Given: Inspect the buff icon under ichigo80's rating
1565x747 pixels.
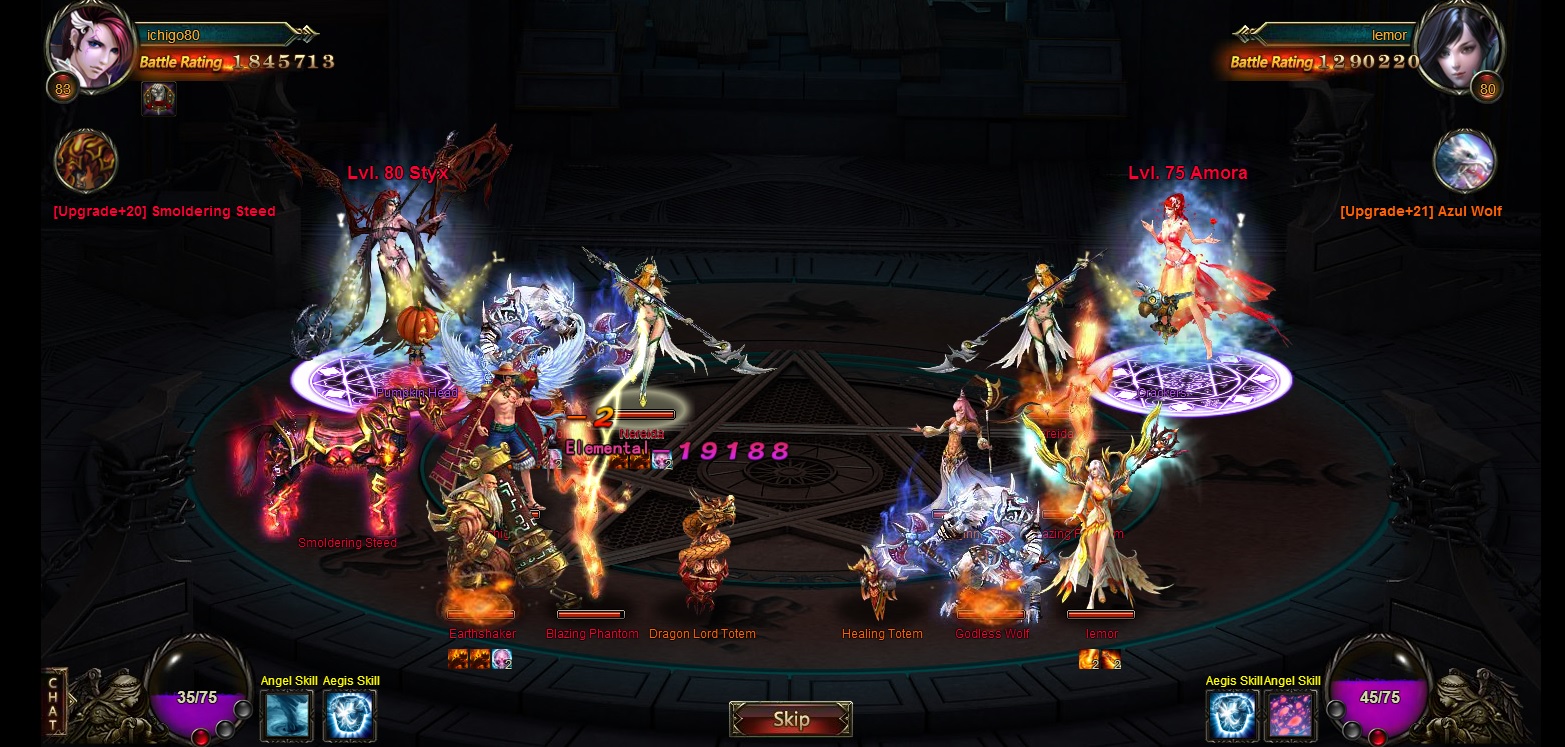Looking at the screenshot, I should click(159, 98).
